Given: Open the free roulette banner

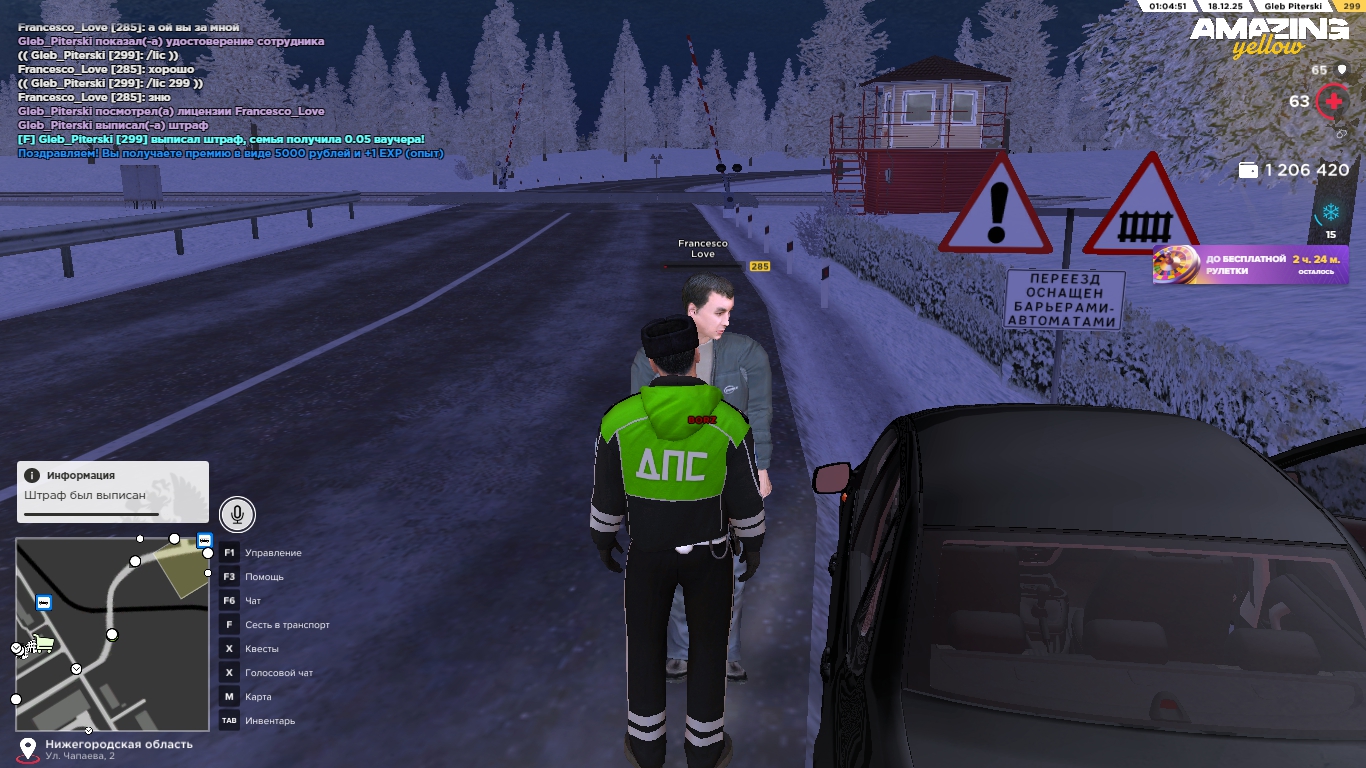Looking at the screenshot, I should [1250, 265].
